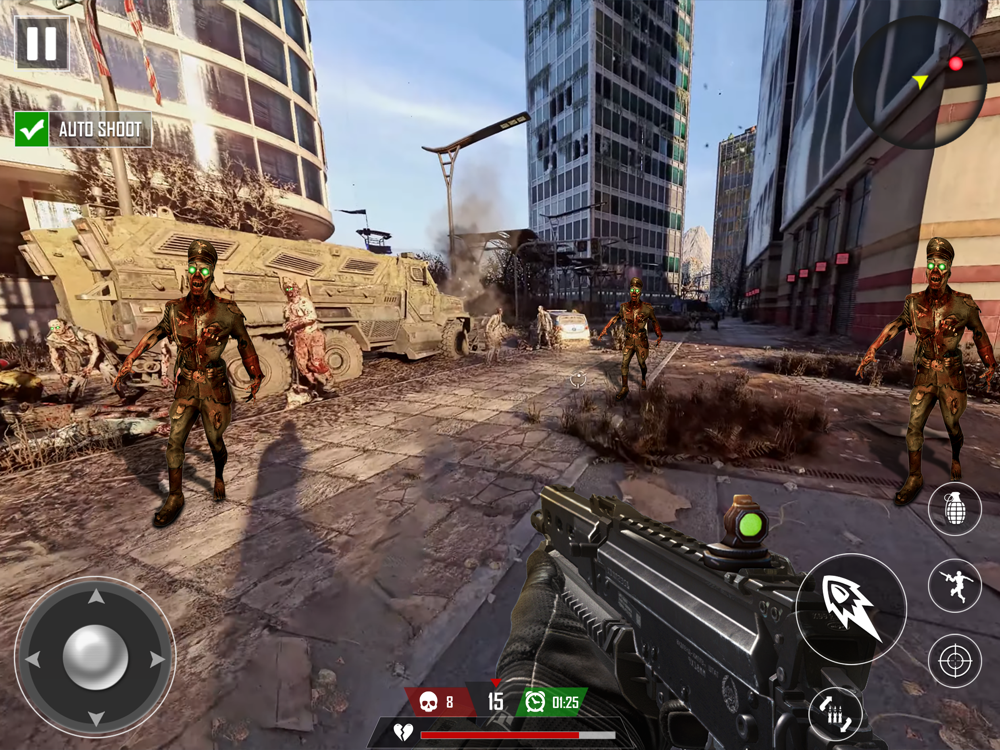Fire the weapon with the bullet button
The height and width of the screenshot is (750, 1000).
click(851, 608)
